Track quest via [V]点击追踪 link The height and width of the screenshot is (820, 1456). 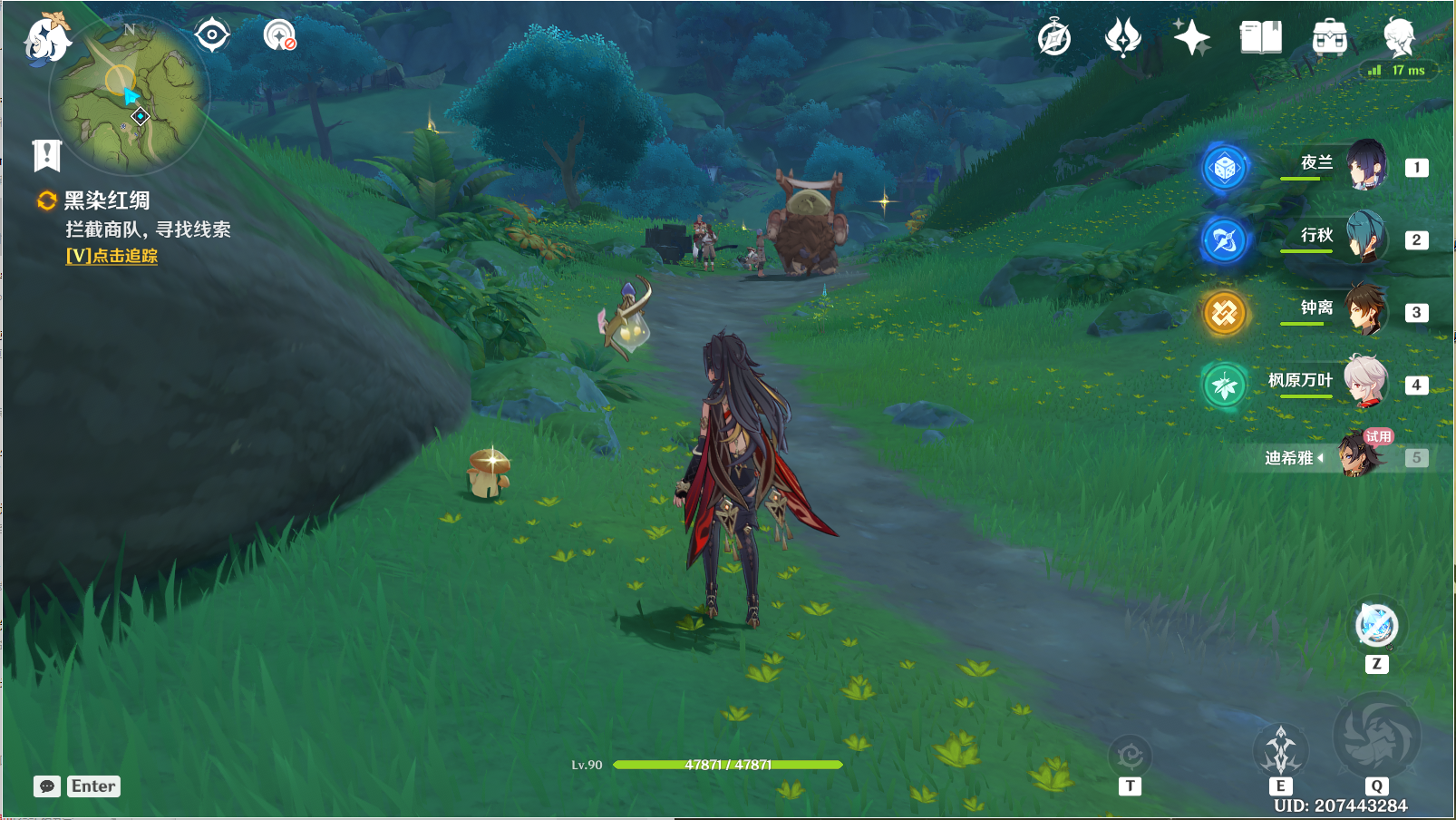[112, 256]
